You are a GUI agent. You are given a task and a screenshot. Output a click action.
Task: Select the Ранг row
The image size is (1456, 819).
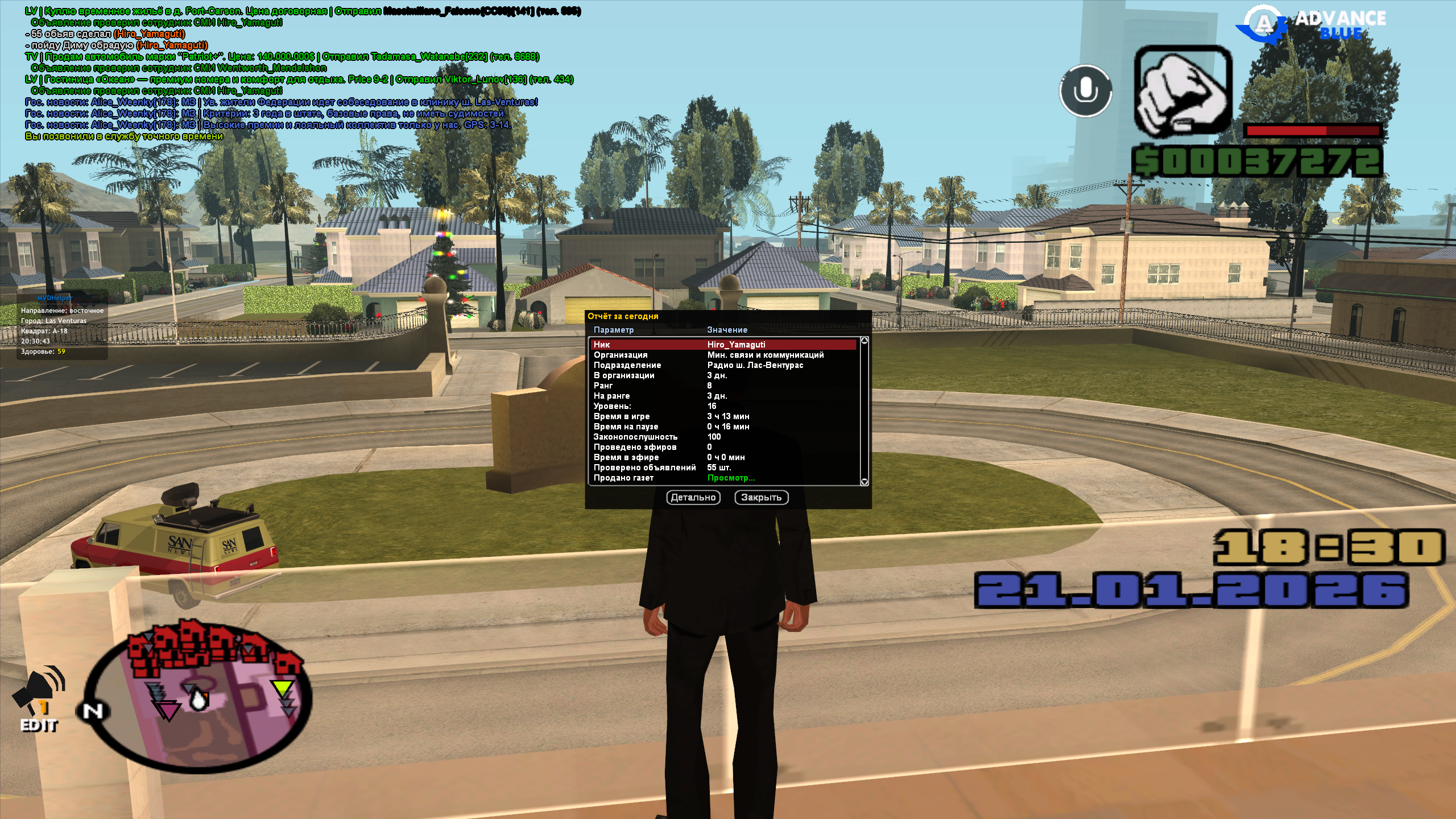[x=723, y=386]
